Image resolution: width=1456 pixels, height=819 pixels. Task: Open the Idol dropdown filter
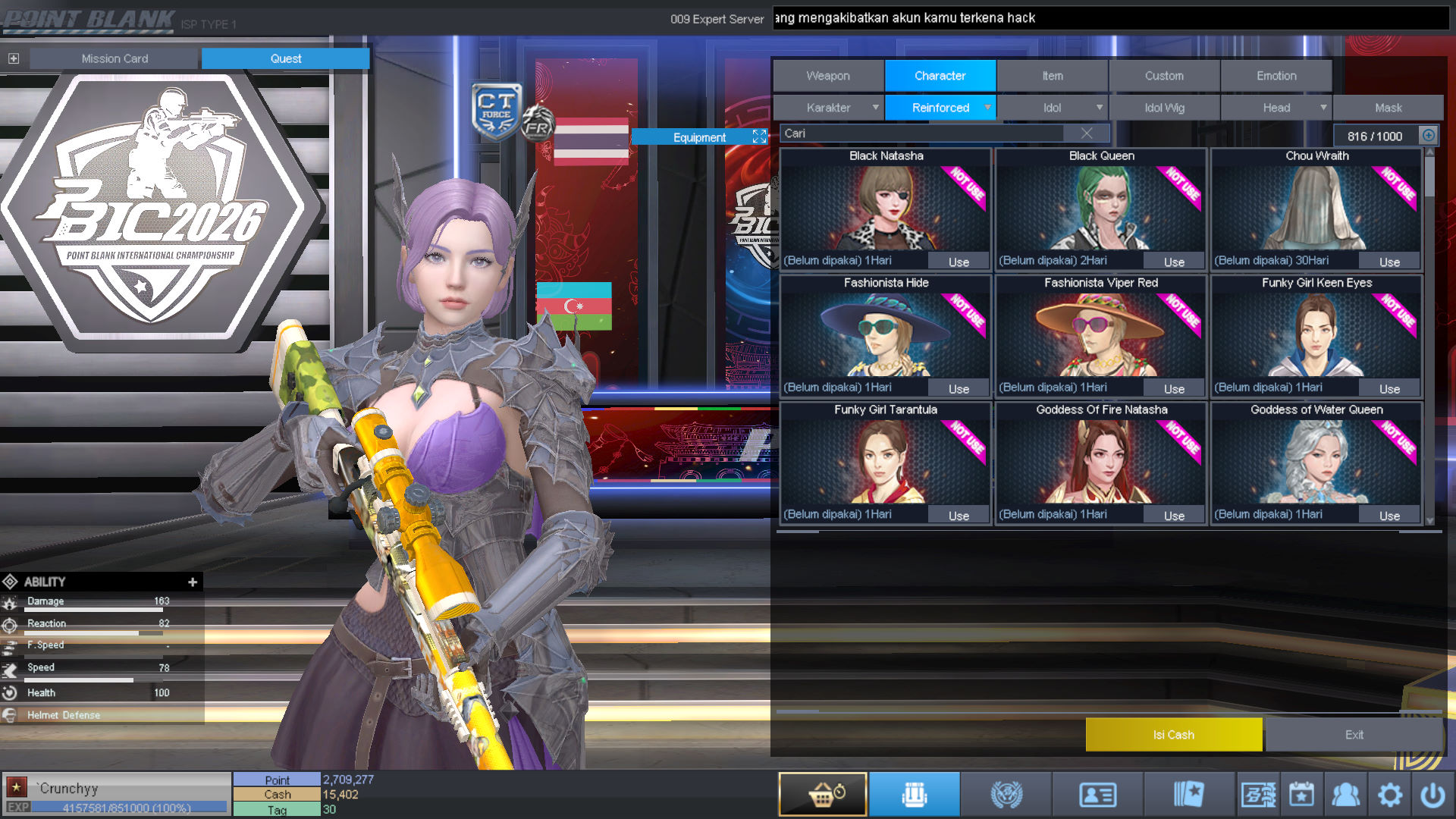click(x=1053, y=108)
